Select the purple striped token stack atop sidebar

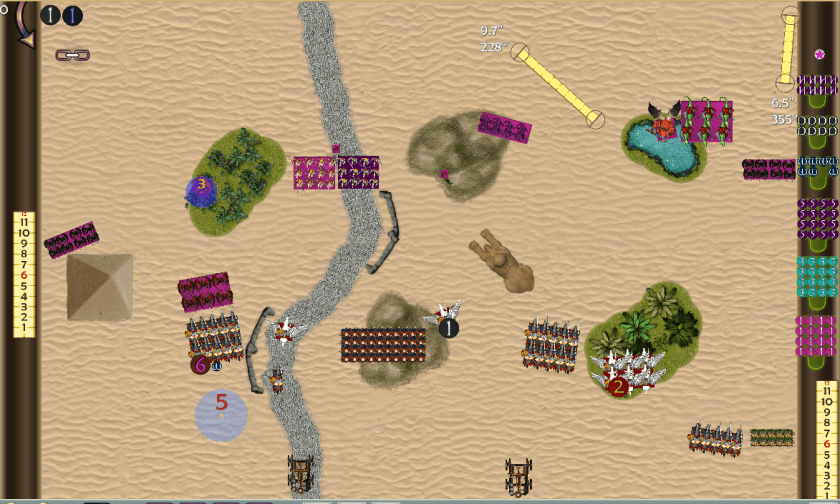(817, 84)
